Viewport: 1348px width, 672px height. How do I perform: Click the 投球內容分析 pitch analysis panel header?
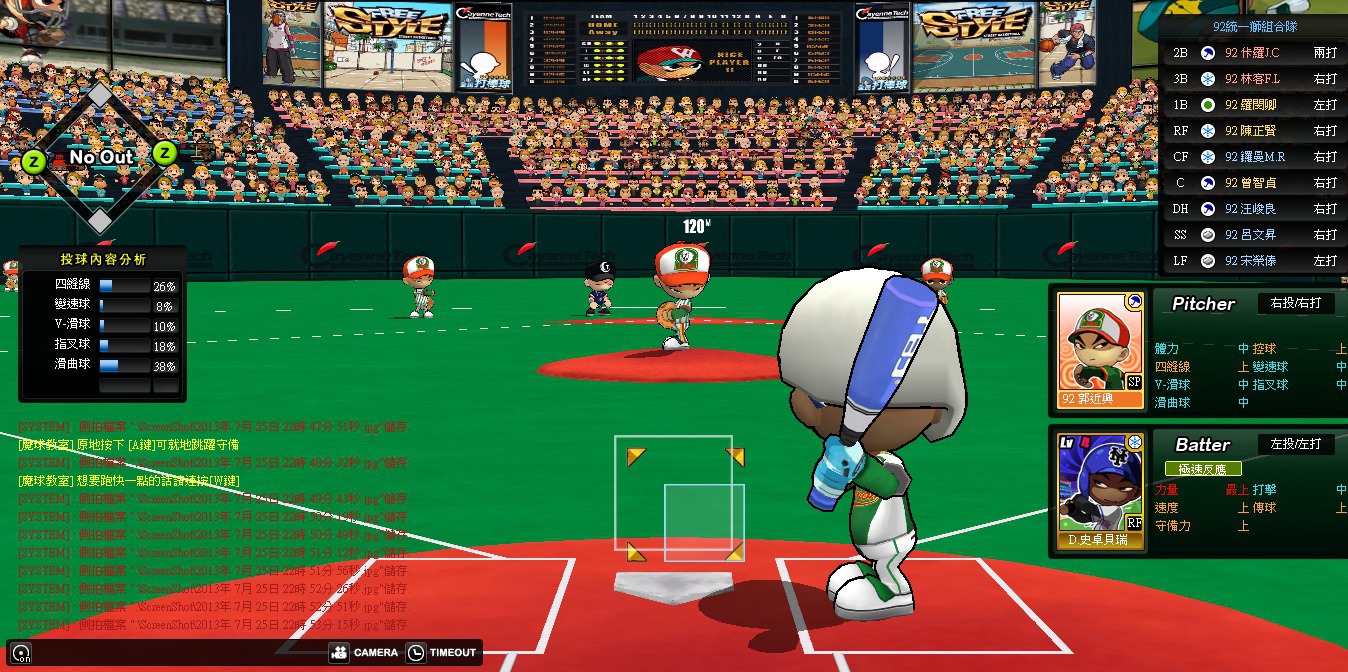tap(102, 259)
